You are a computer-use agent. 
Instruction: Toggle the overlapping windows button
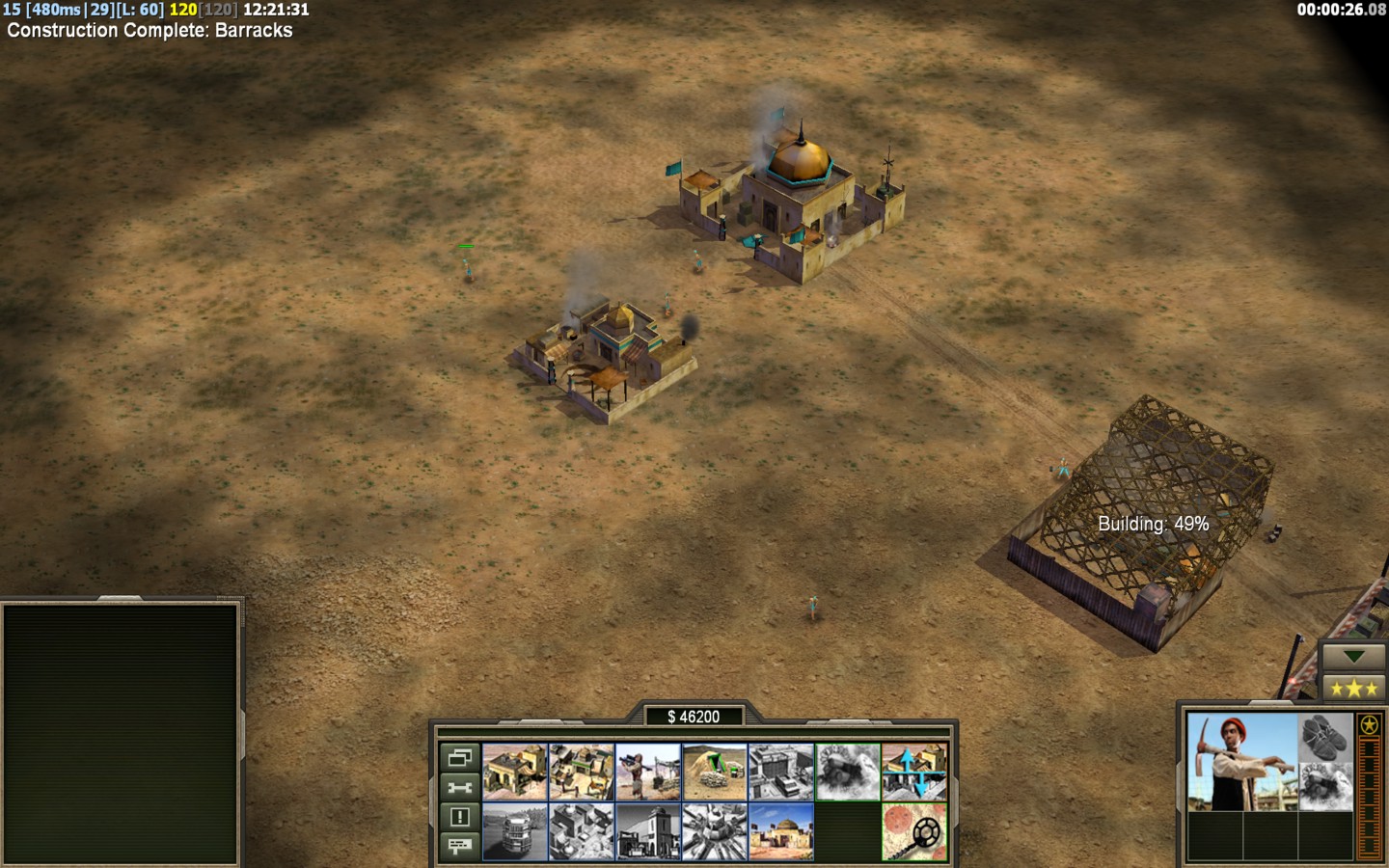459,758
